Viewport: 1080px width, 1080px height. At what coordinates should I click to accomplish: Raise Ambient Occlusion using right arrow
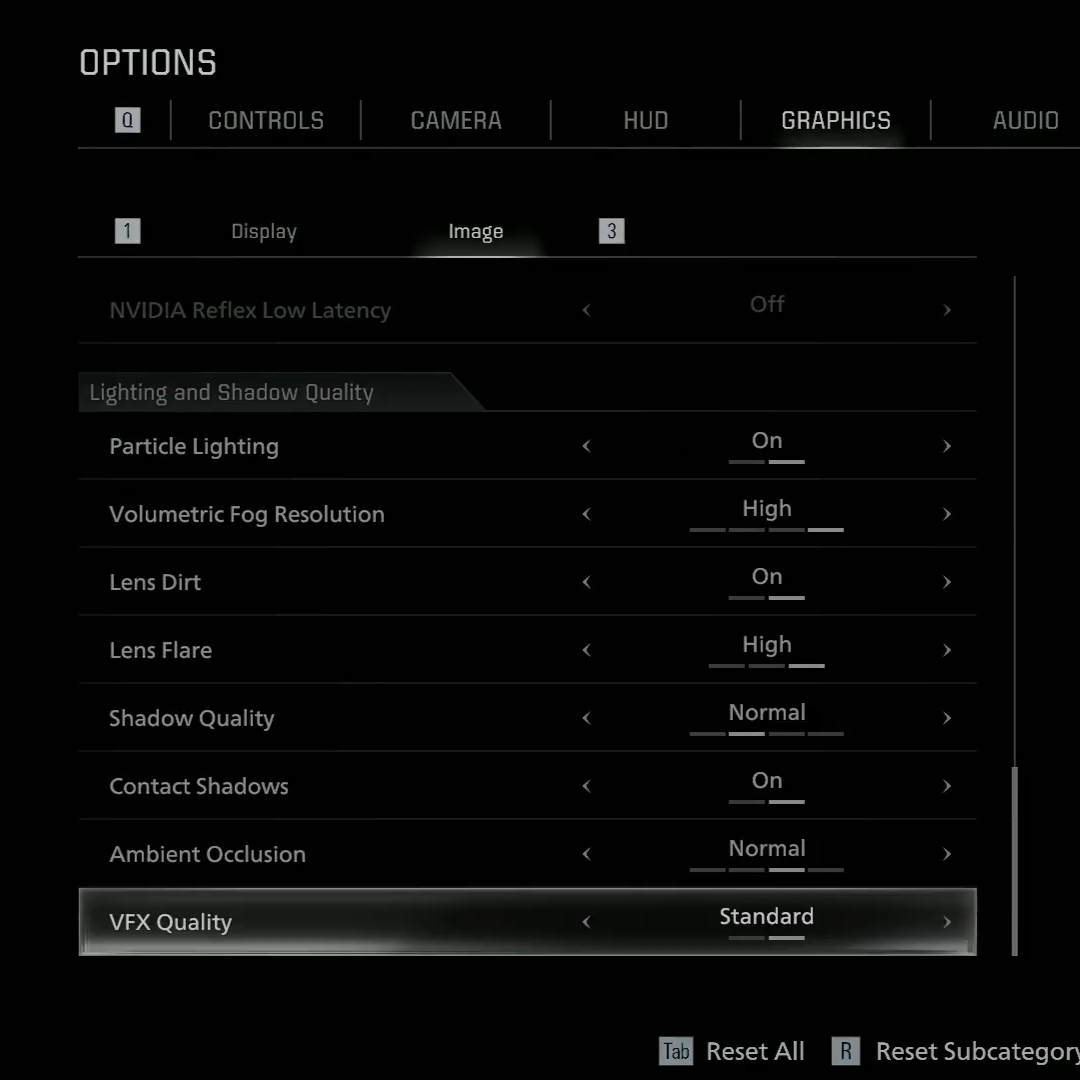[x=946, y=854]
